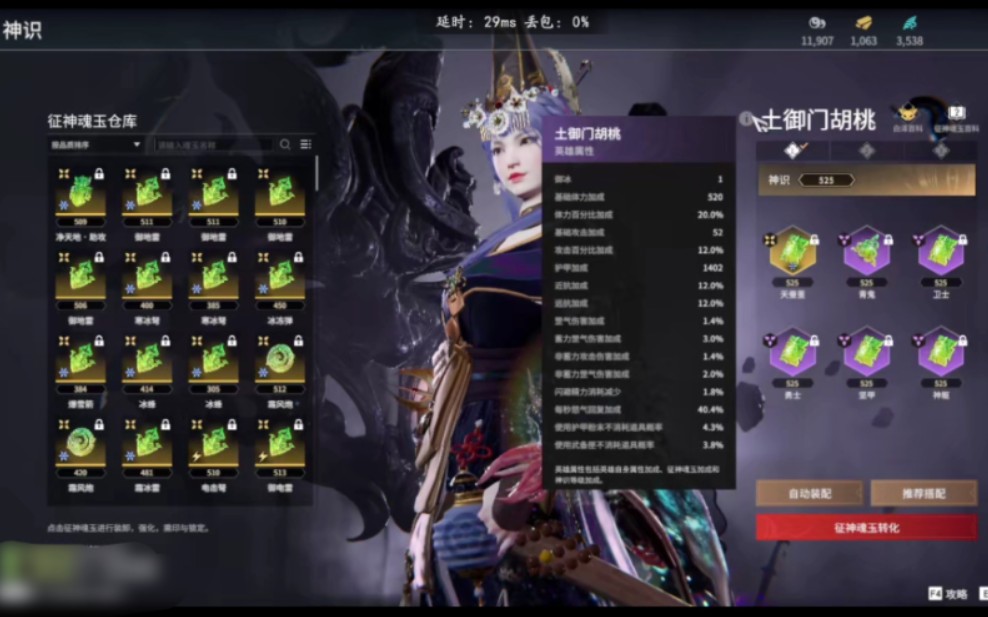Toggle the list view filter icon
988x617 pixels.
(305, 145)
